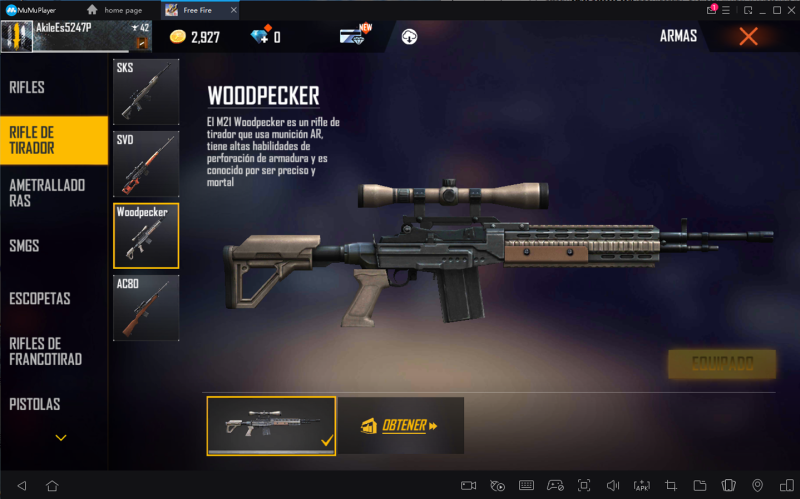Select the default Woodpecker skin thumbnail
The width and height of the screenshot is (800, 499).
(271, 426)
